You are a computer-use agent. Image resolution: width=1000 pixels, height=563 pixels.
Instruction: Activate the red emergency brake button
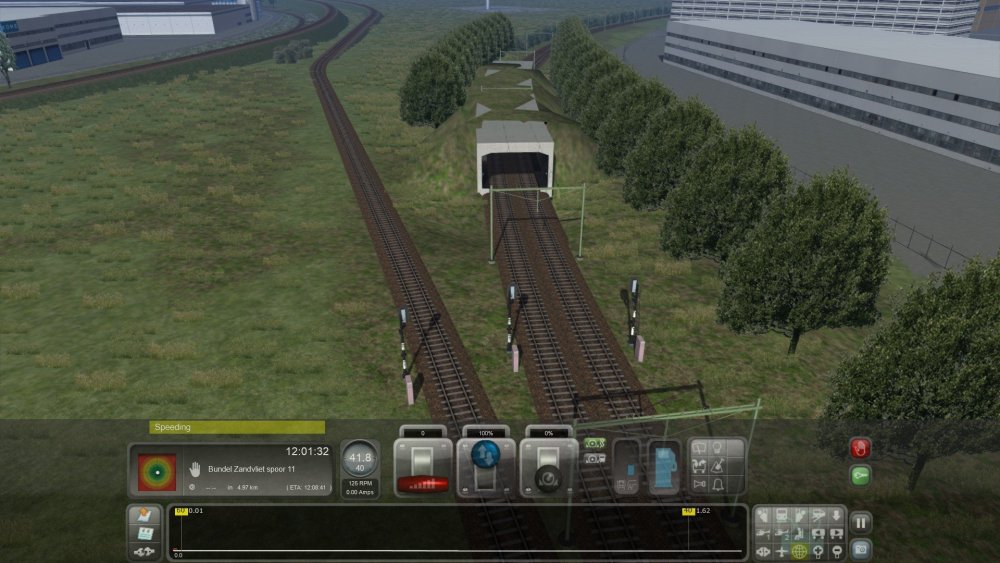click(860, 448)
